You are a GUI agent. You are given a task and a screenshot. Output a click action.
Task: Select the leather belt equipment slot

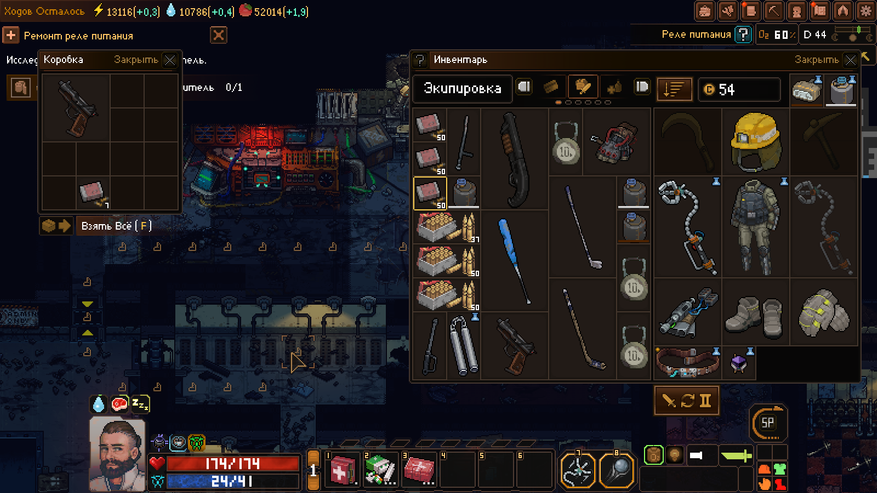(690, 361)
